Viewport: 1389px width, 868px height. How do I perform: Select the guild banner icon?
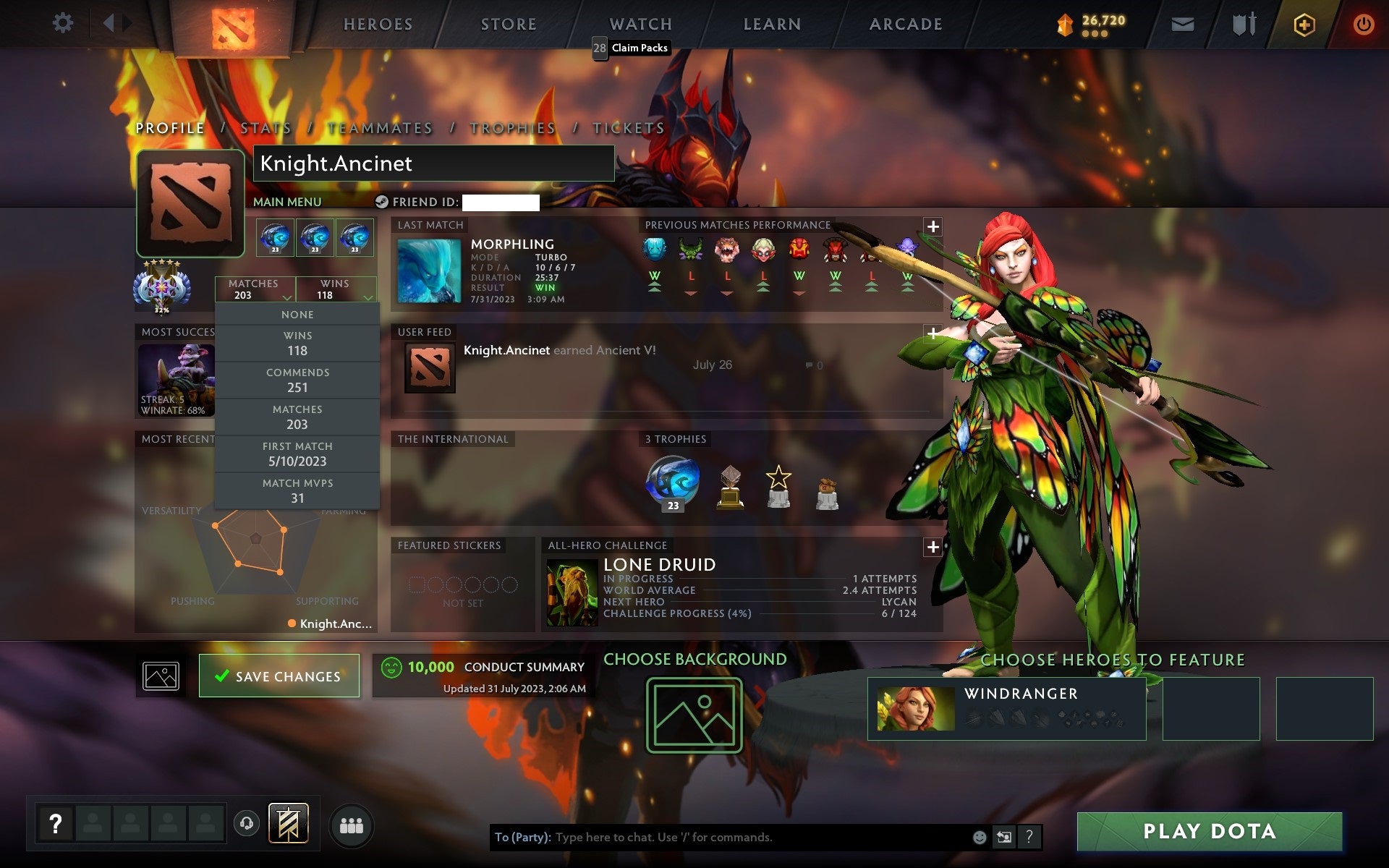pyautogui.click(x=288, y=823)
